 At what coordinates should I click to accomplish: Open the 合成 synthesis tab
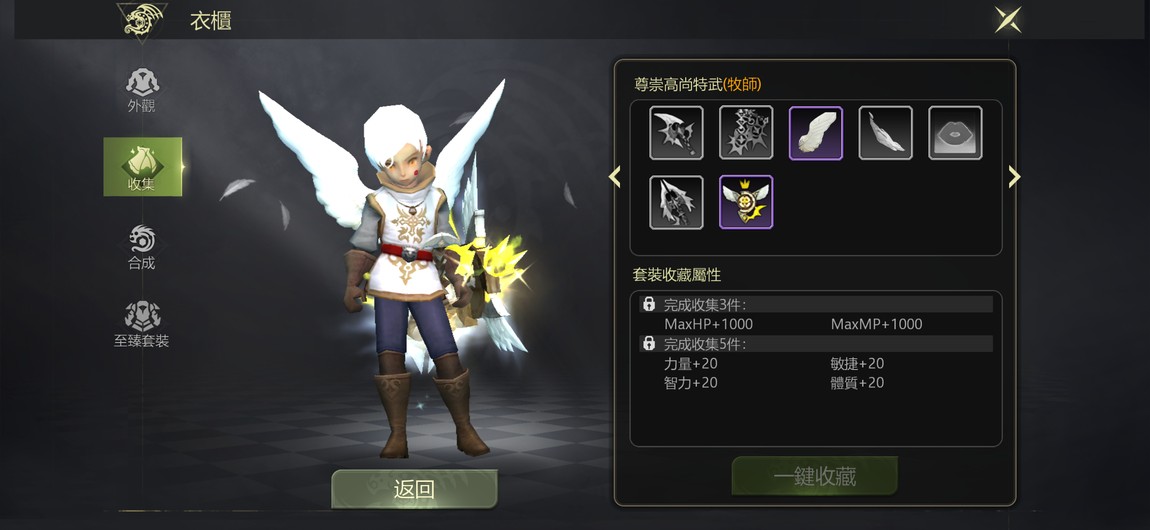pos(142,246)
